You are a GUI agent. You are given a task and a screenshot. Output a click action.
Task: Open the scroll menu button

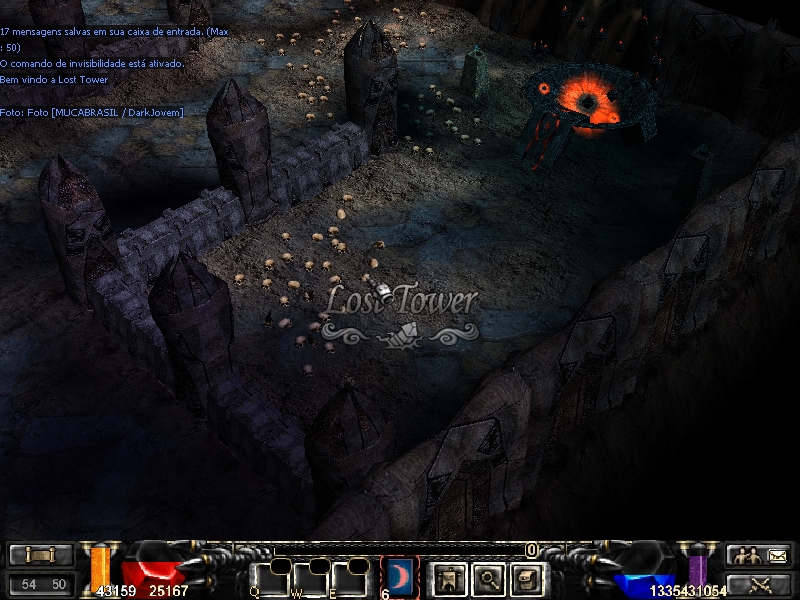(41, 555)
